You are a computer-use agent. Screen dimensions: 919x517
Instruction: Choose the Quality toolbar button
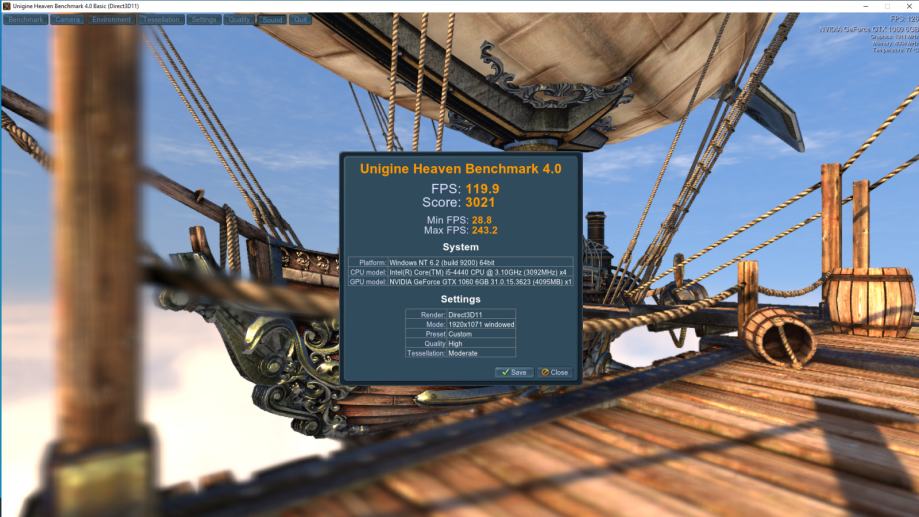pyautogui.click(x=240, y=19)
